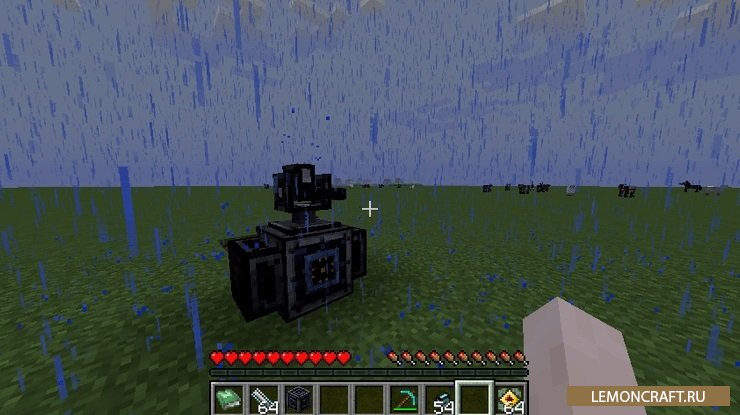Select the iron rods stack of 64
The height and width of the screenshot is (415, 740).
pos(262,397)
